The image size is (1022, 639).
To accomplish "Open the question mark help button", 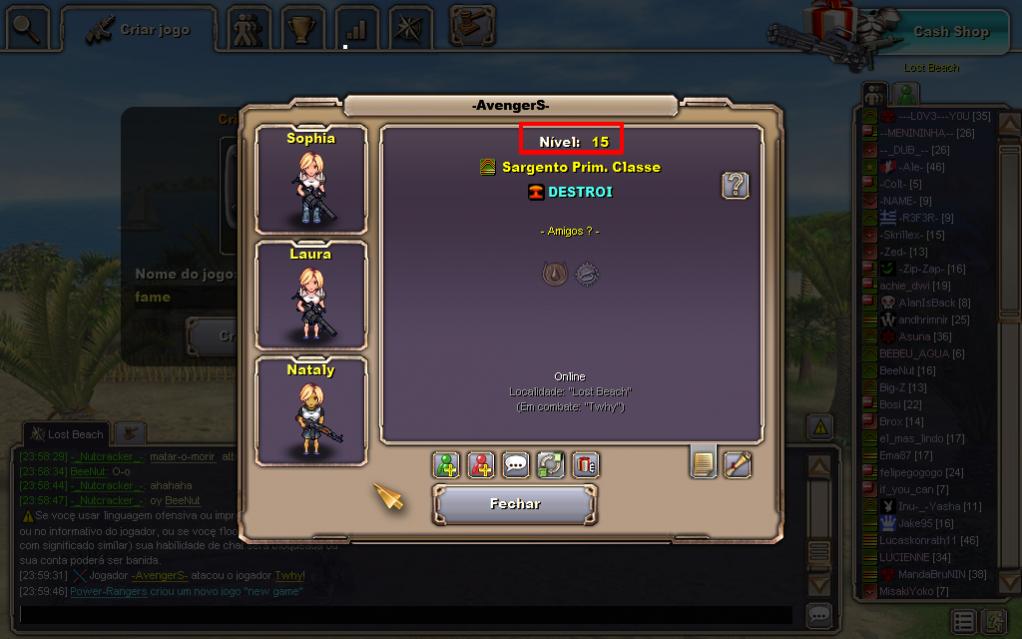I will click(x=735, y=185).
